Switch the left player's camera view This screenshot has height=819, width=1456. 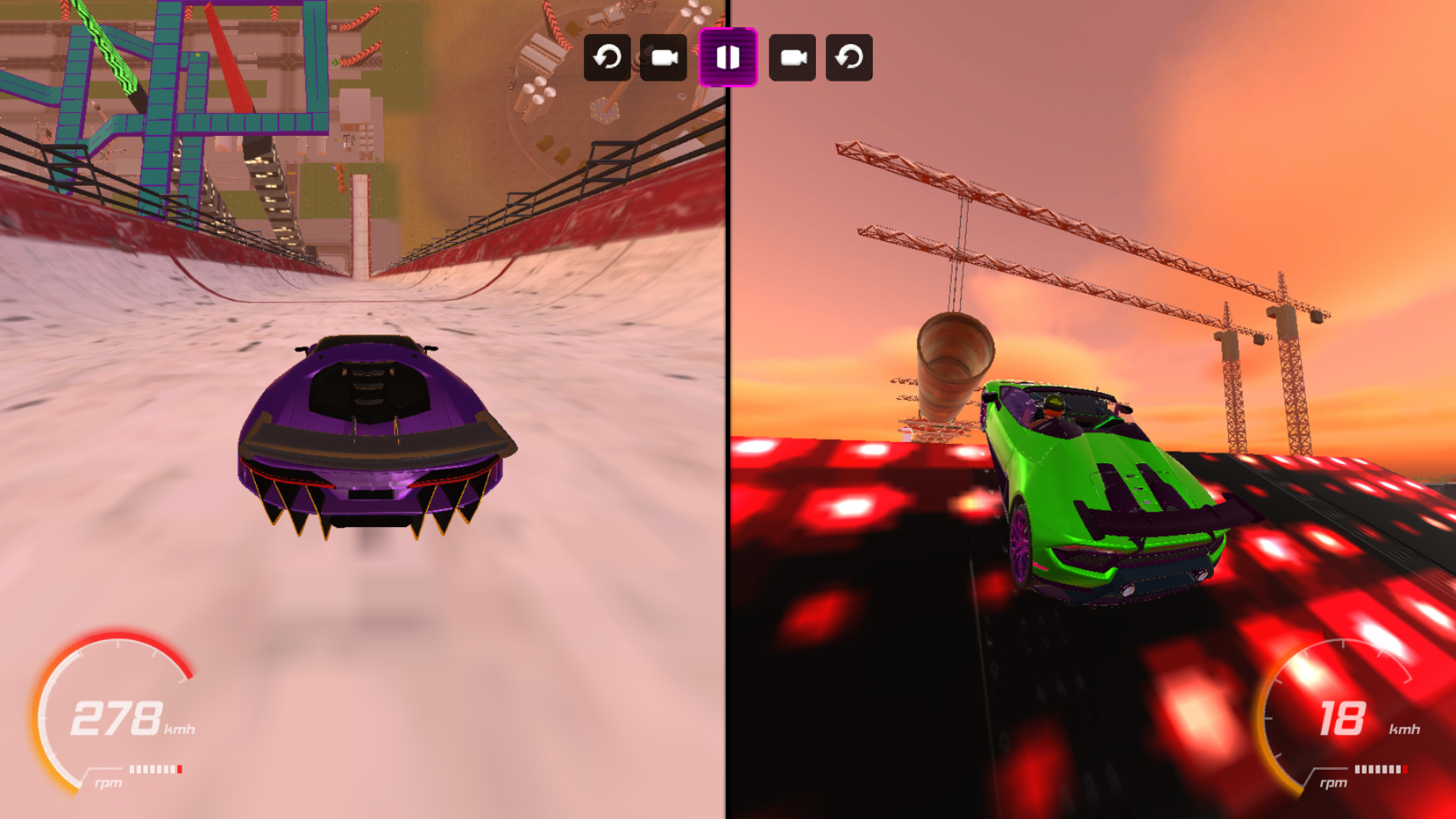[x=663, y=58]
